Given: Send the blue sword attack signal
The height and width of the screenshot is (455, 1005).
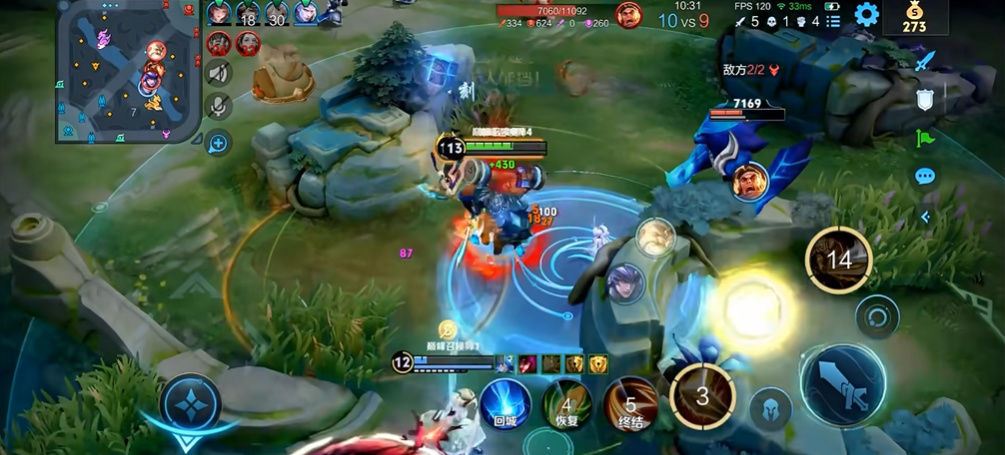Looking at the screenshot, I should [925, 61].
